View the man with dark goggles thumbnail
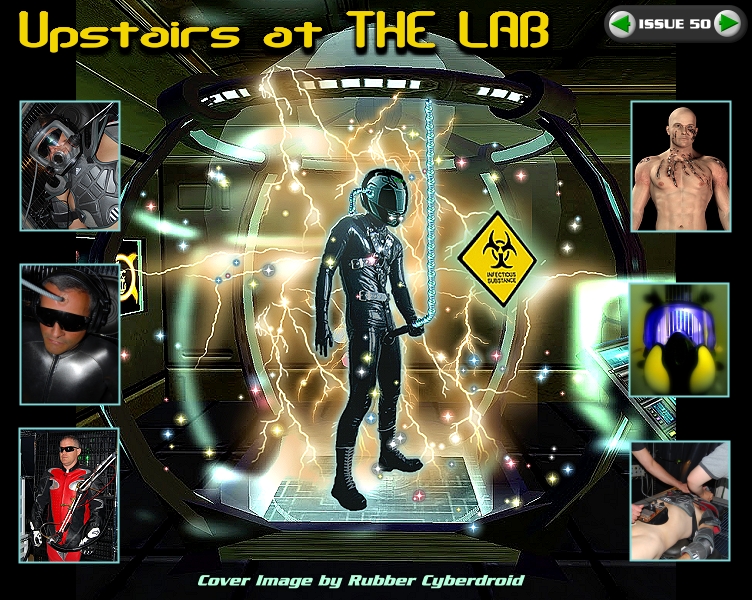The width and height of the screenshot is (752, 600). point(69,334)
